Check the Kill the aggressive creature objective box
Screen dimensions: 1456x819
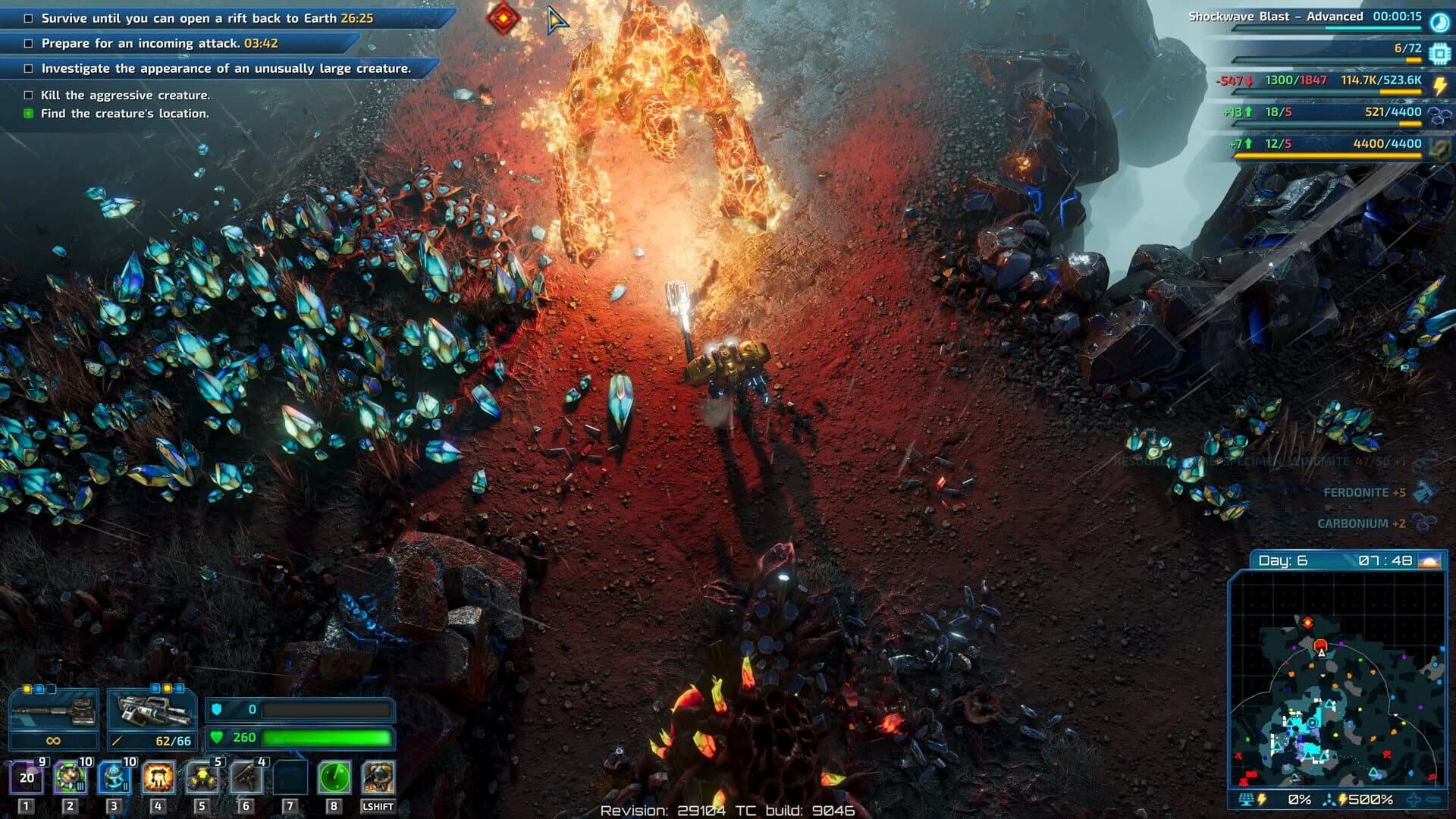(27, 96)
